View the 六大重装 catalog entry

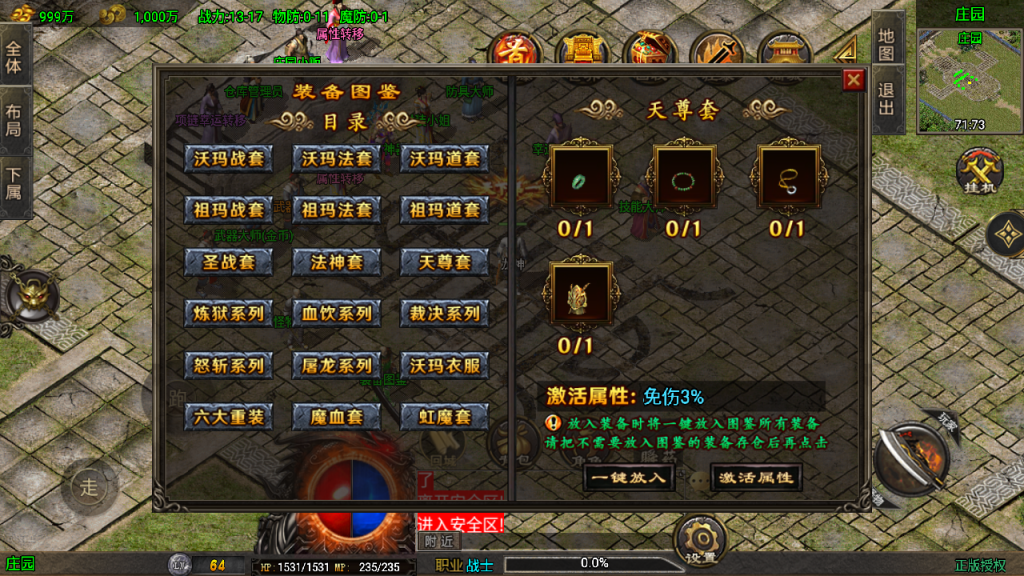[228, 417]
